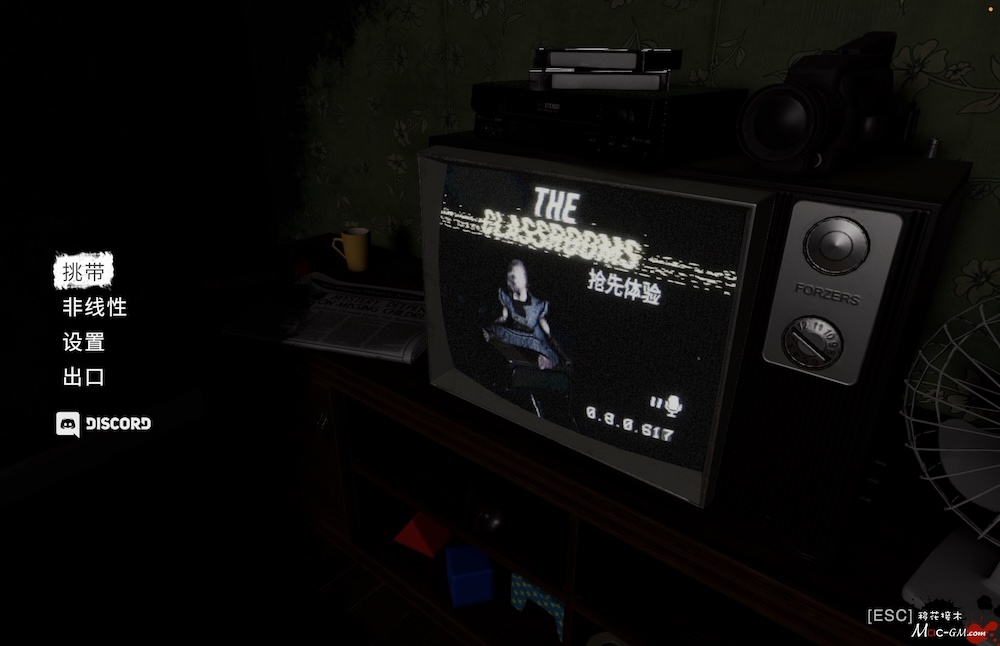The image size is (1000, 646).
Task: Open the 设置 settings menu
Action: [x=83, y=342]
